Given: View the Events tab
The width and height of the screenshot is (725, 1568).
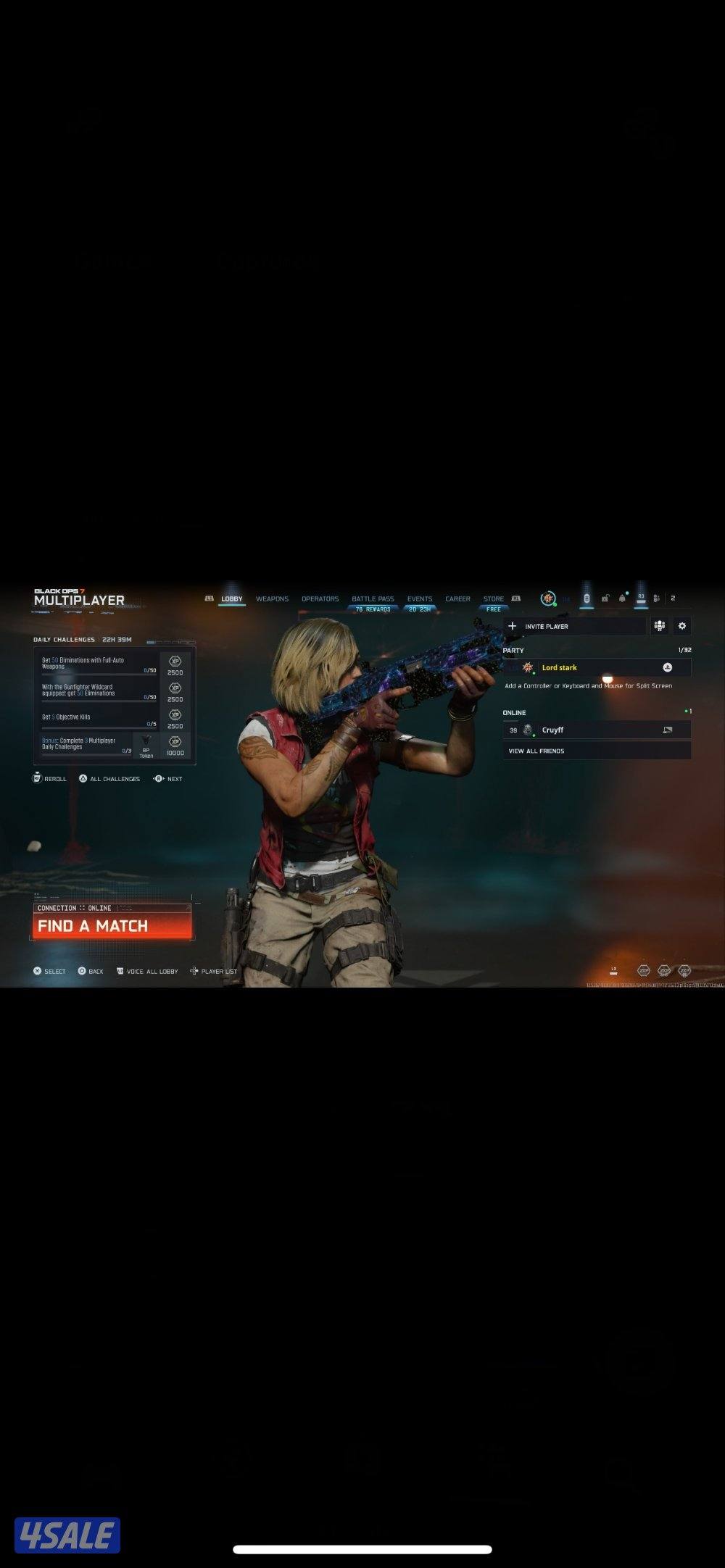Looking at the screenshot, I should pyautogui.click(x=419, y=599).
